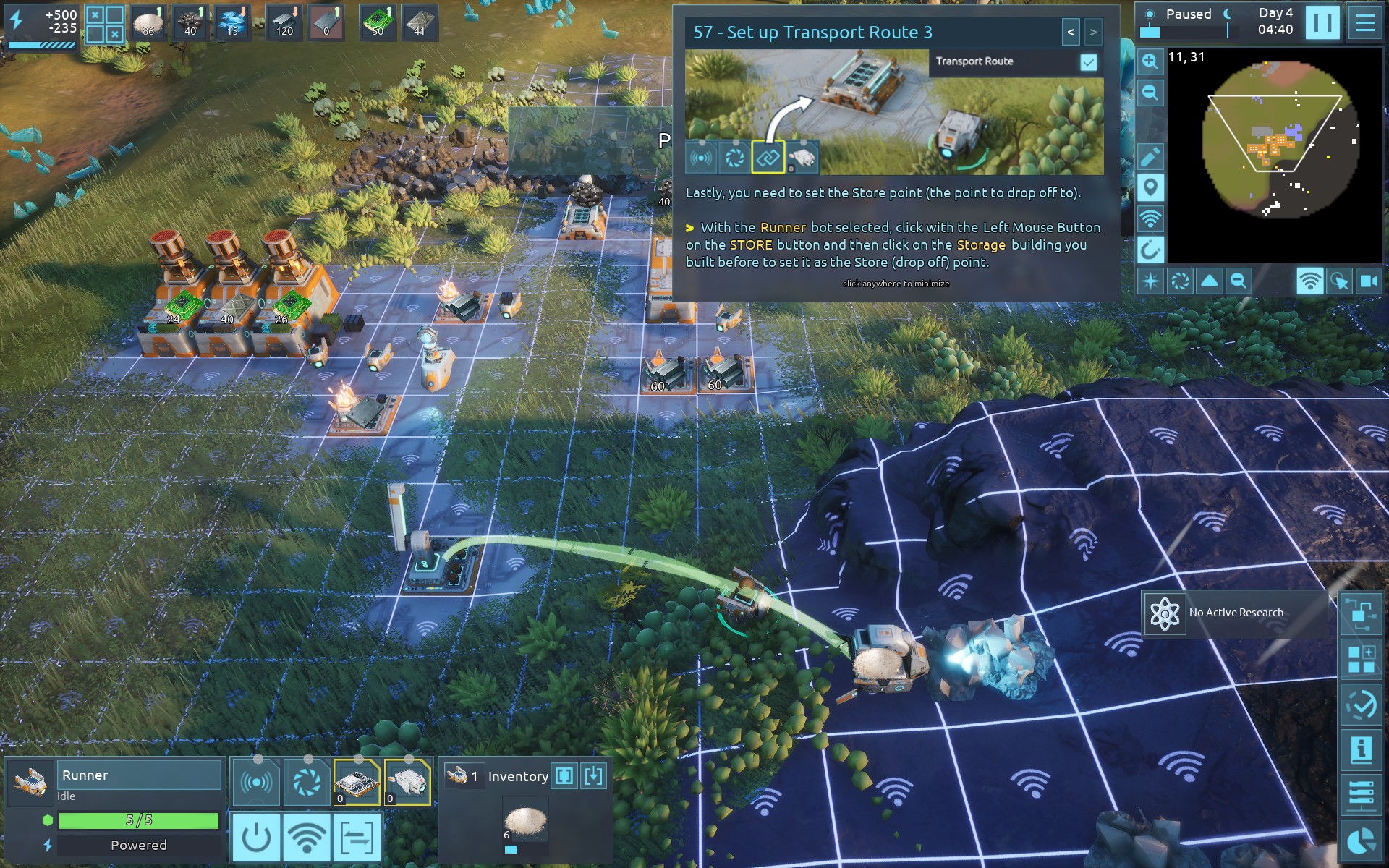Activate the camera view button under minimap
Screen dimensions: 1389x868
pyautogui.click(x=1369, y=281)
